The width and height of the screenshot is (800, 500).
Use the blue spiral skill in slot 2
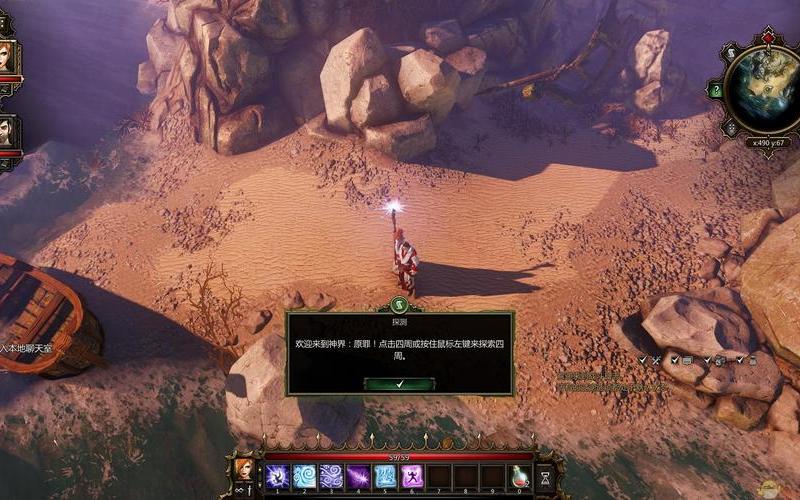coord(305,476)
